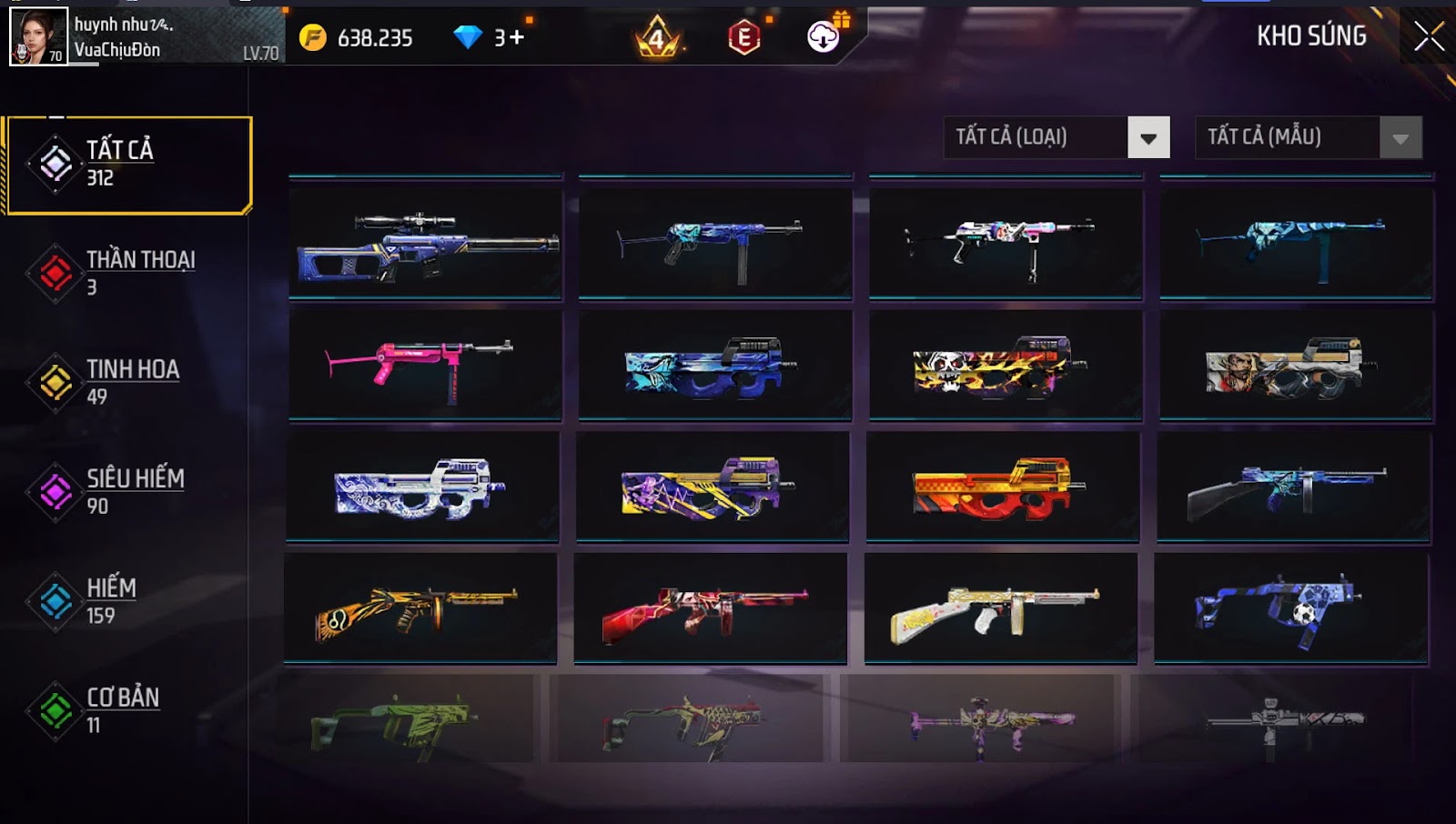Tap the blue diamond currency icon

(468, 37)
